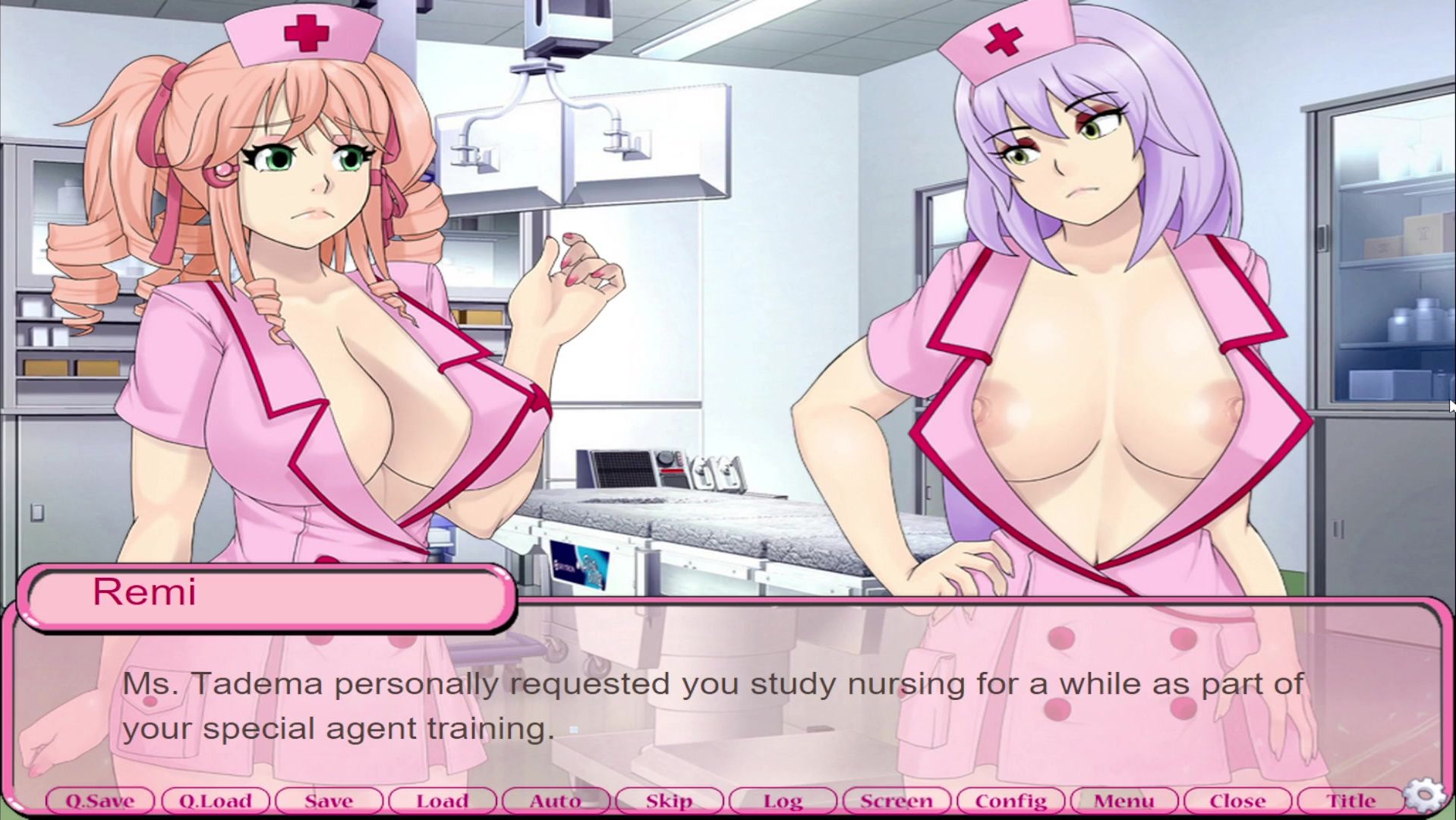The image size is (1456, 820).
Task: Open the Save menu
Action: tap(329, 801)
